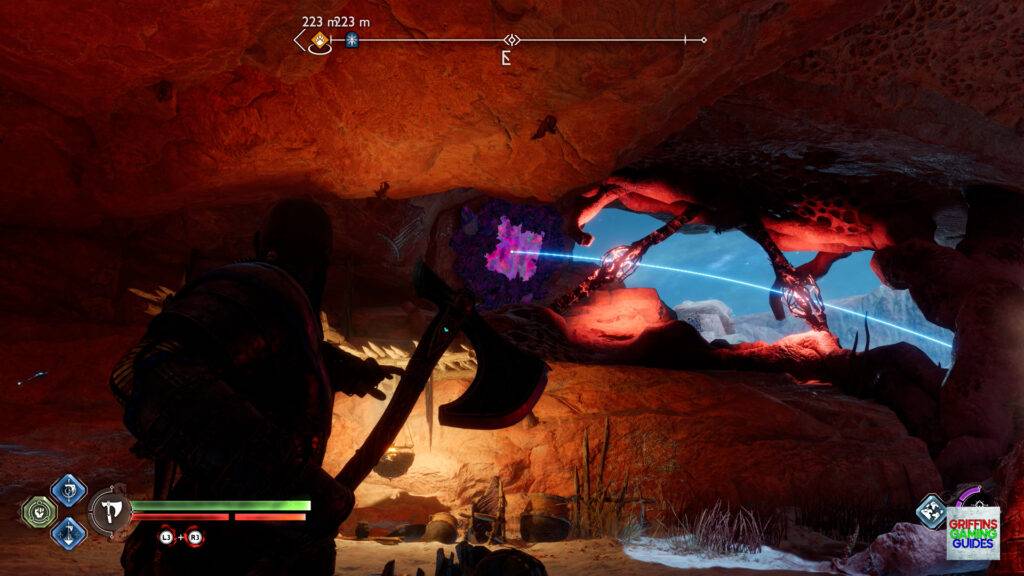The image size is (1024, 576).
Task: Activate the green fist Spartan Rage icon
Action: click(x=37, y=511)
